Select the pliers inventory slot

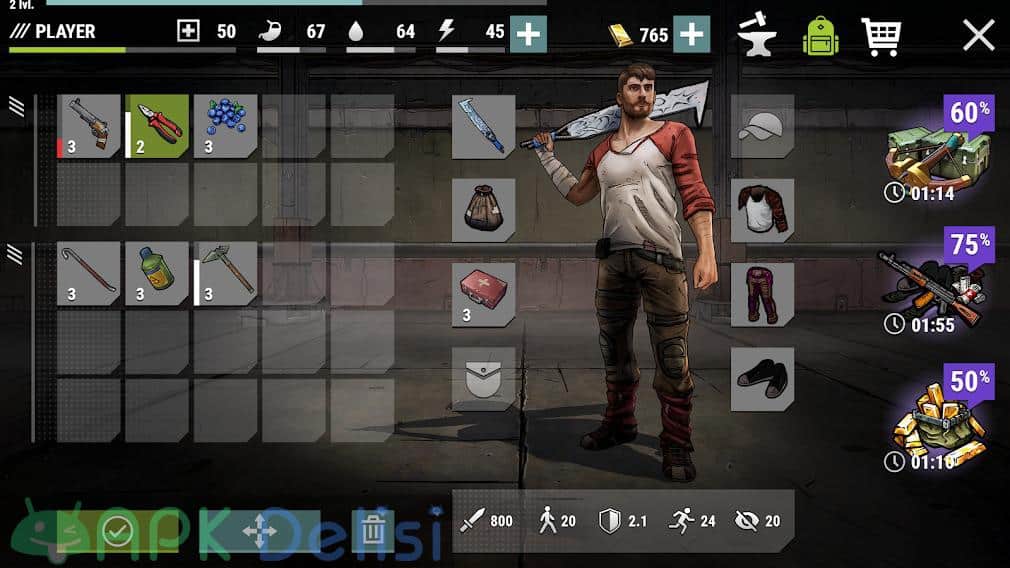pyautogui.click(x=156, y=126)
